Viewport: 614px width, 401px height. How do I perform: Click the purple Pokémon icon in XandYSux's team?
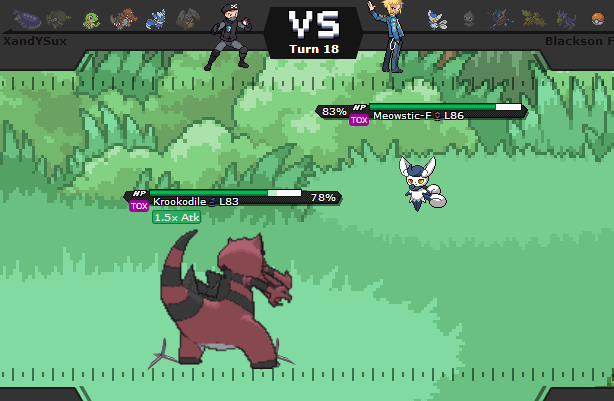click(x=27, y=17)
